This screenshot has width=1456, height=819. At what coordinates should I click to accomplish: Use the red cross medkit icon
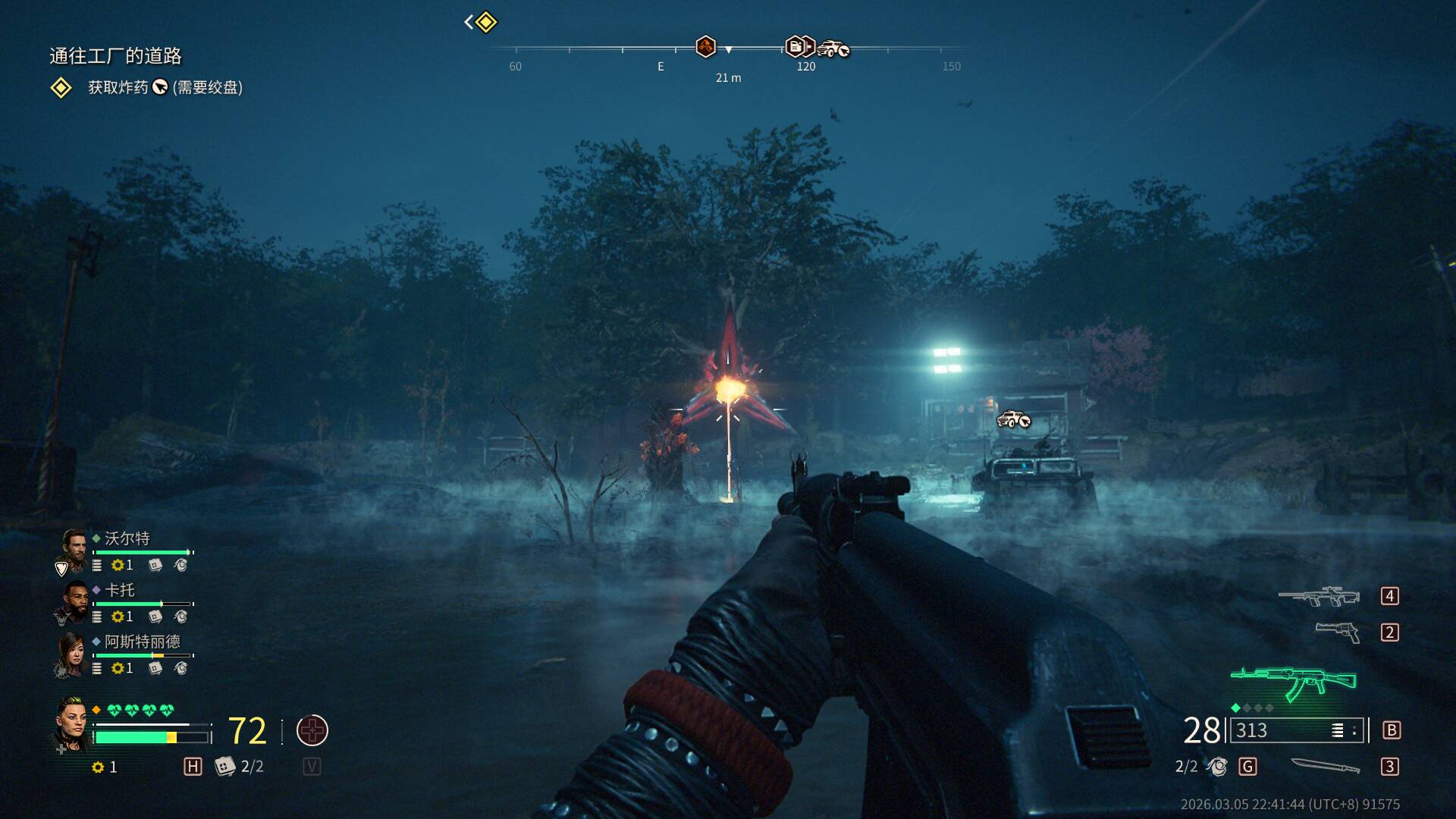312,730
